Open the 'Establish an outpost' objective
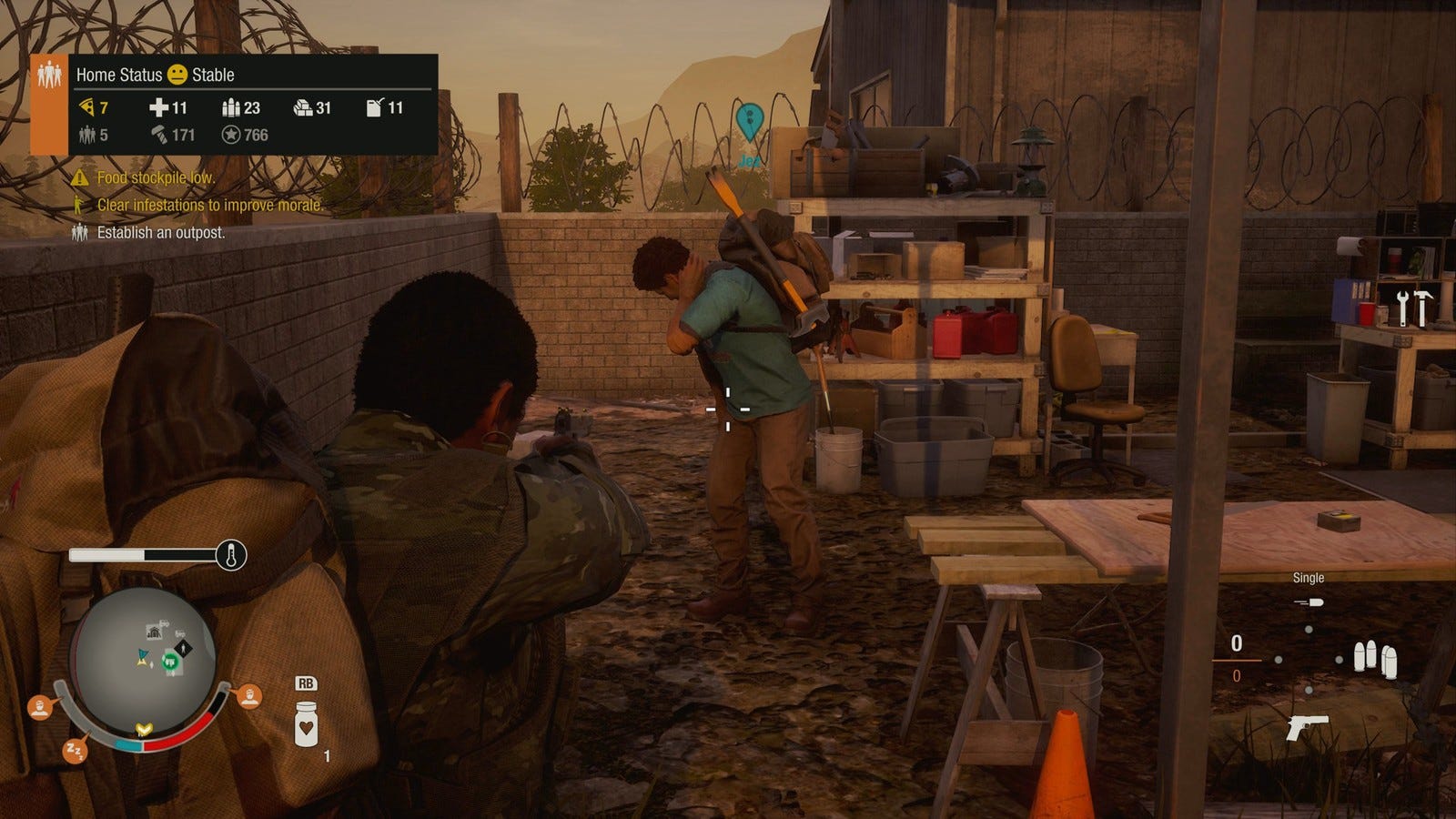This screenshot has width=1456, height=819. click(160, 232)
